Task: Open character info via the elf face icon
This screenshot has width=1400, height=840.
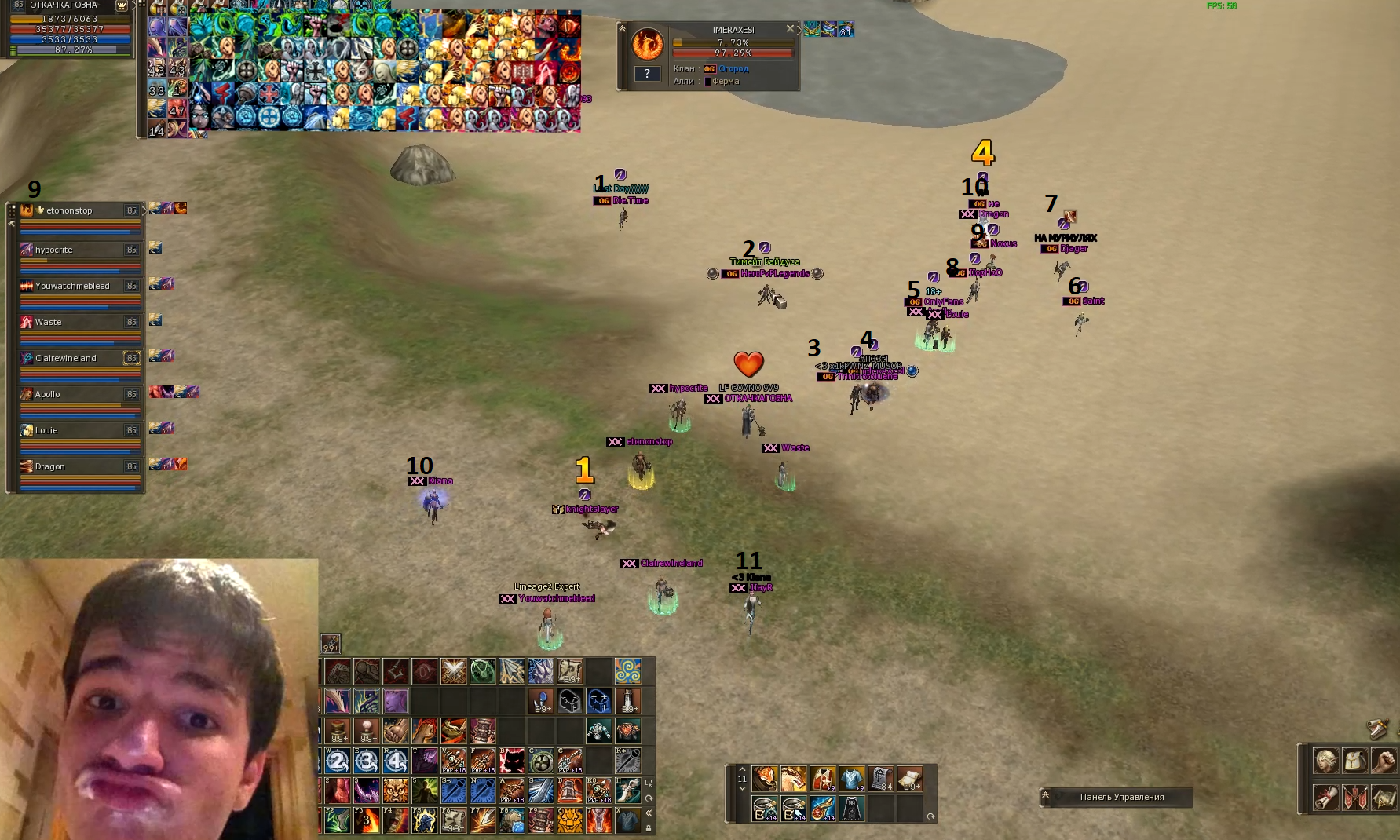Action: pos(1325,761)
